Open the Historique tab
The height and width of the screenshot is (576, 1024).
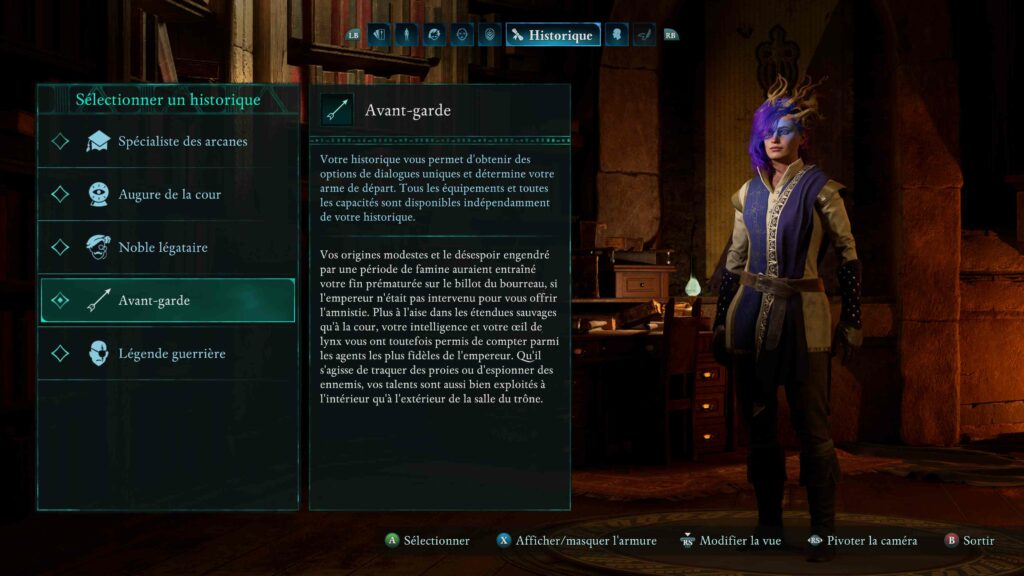(x=553, y=35)
